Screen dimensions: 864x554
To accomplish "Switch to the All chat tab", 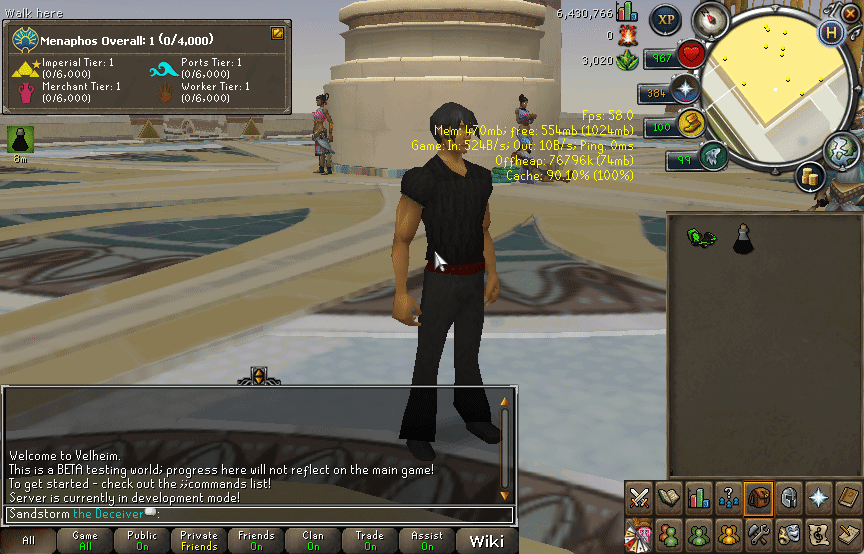I will pos(28,541).
